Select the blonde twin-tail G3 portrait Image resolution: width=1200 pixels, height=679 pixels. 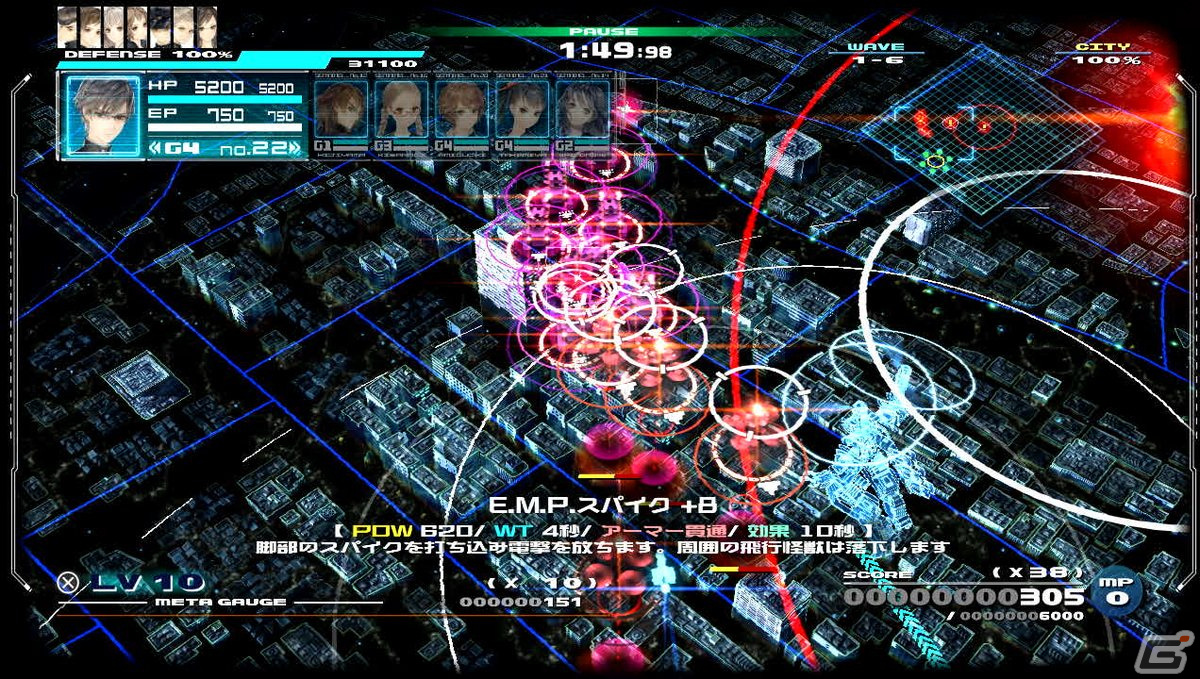tap(401, 110)
